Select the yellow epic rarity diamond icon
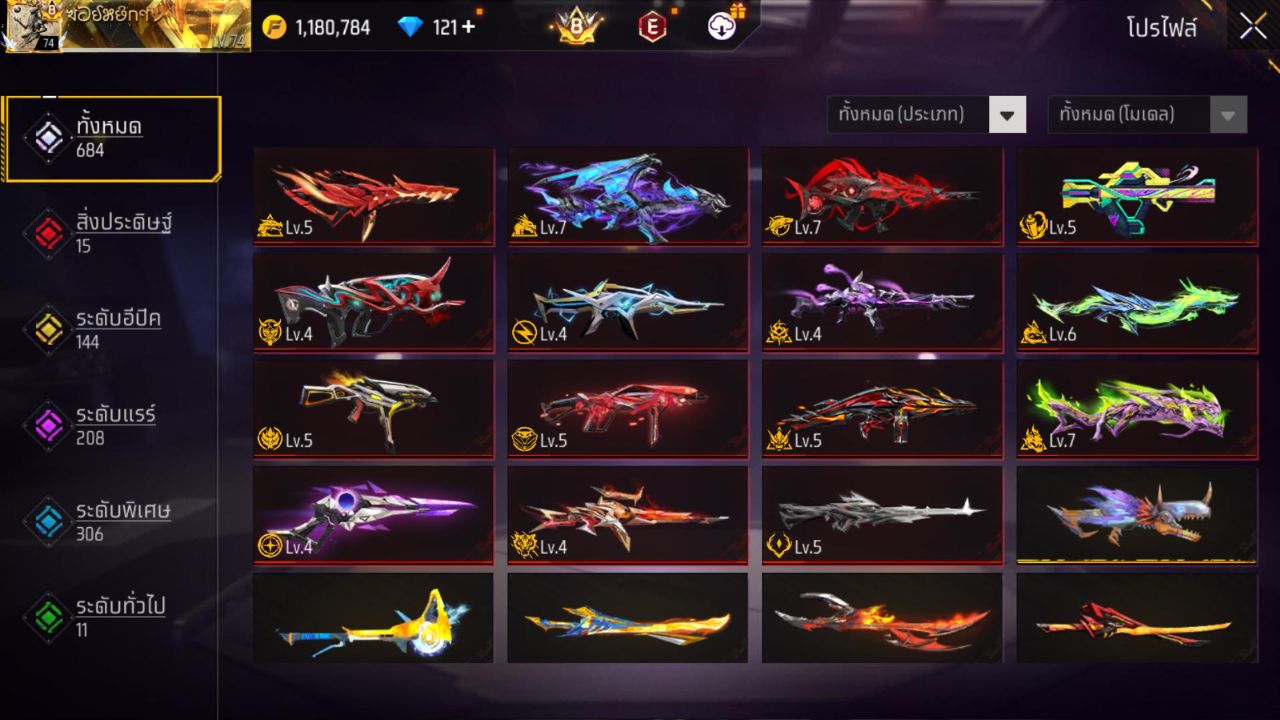1280x720 pixels. coord(48,329)
